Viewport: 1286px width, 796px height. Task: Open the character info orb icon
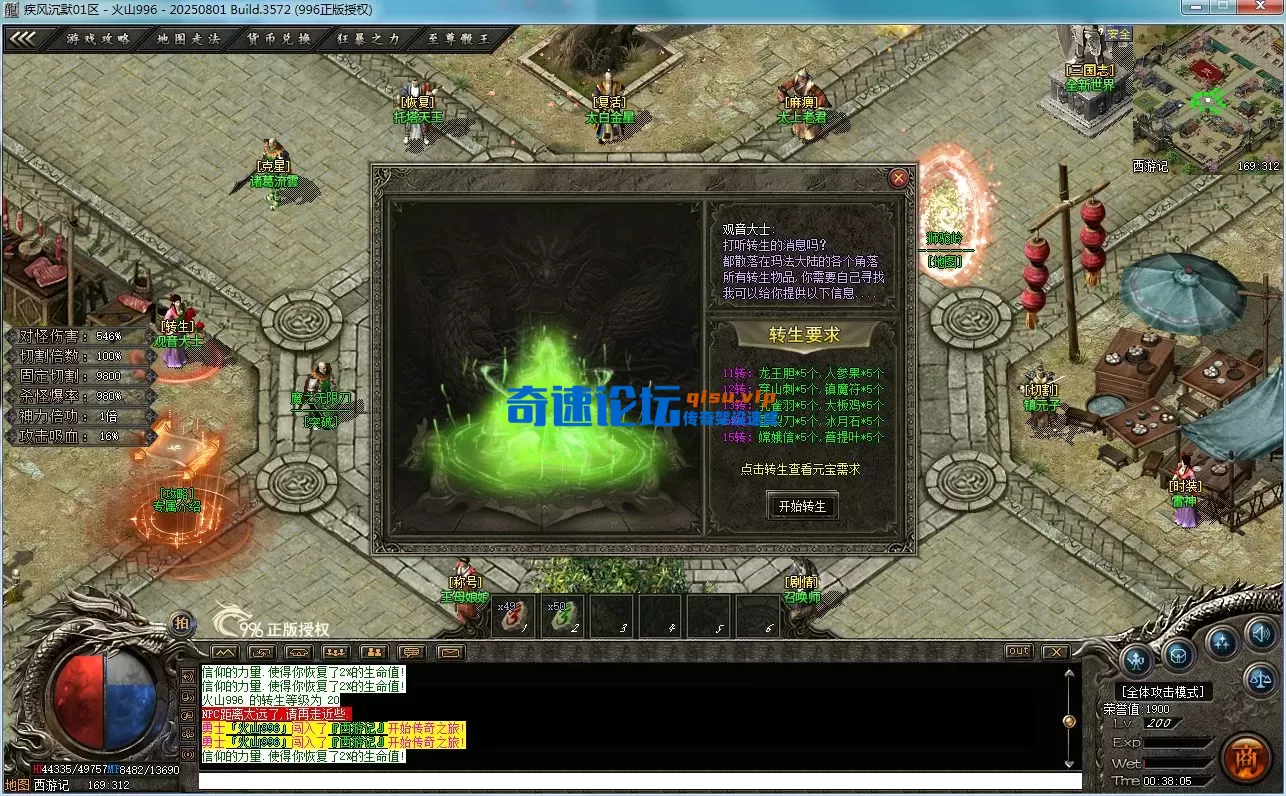point(1136,660)
